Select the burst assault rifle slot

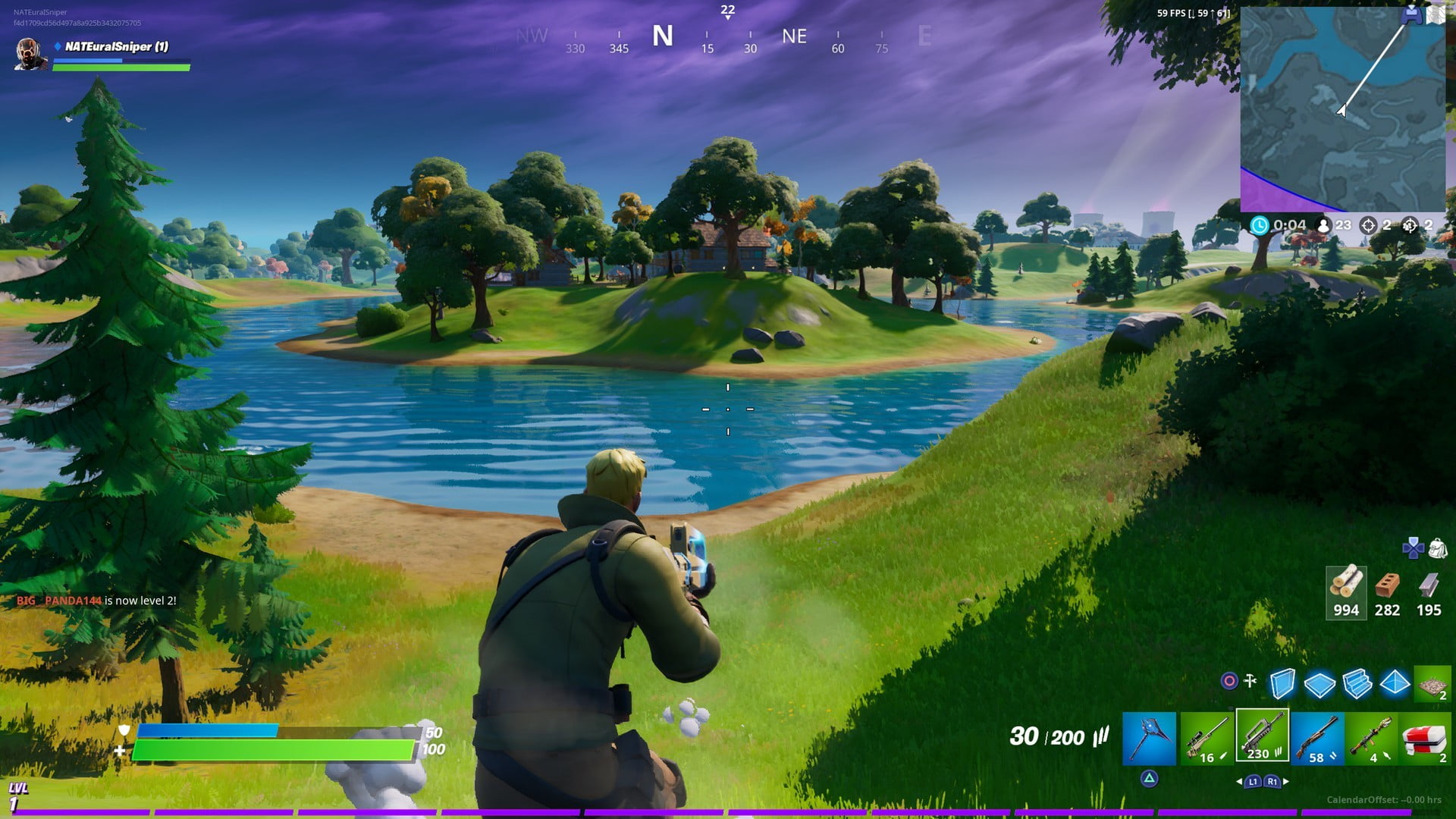coord(1262,736)
